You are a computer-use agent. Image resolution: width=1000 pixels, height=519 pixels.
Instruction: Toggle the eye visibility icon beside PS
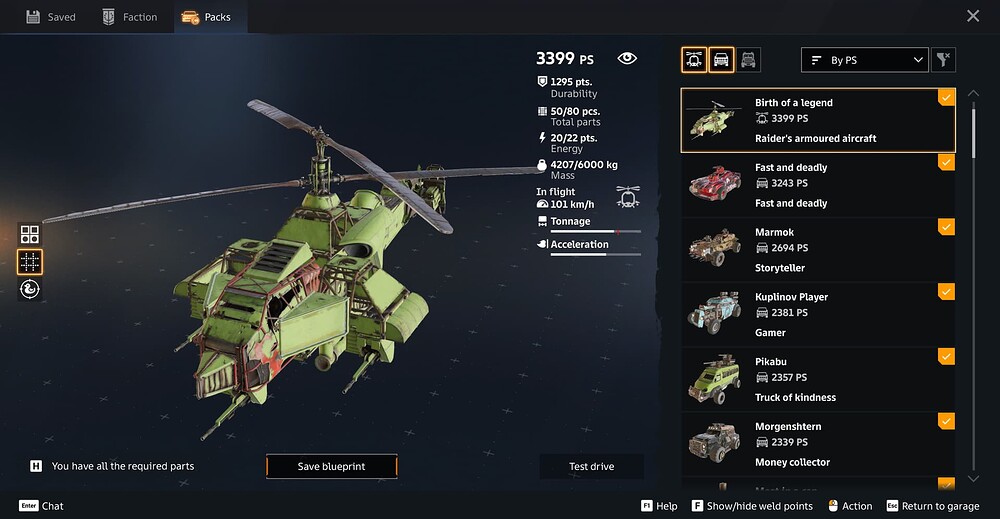pyautogui.click(x=627, y=59)
